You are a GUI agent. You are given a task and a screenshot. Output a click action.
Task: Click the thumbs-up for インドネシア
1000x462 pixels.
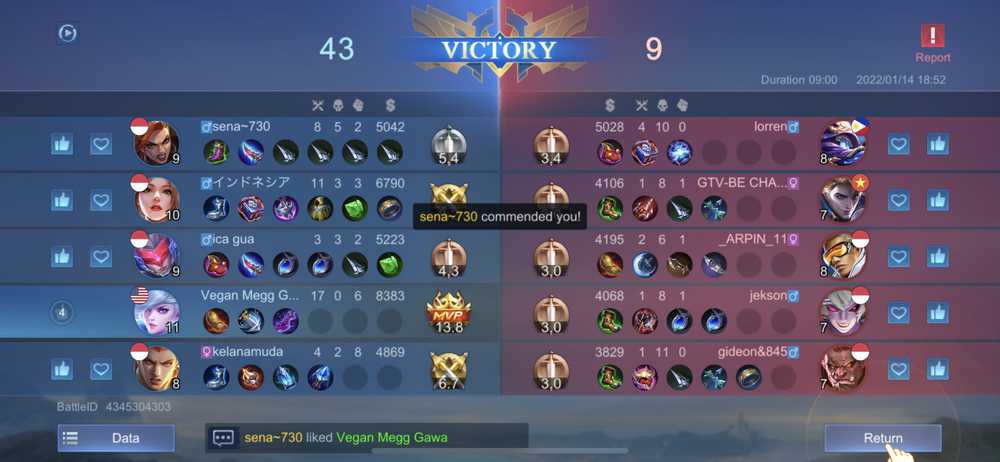tap(62, 200)
